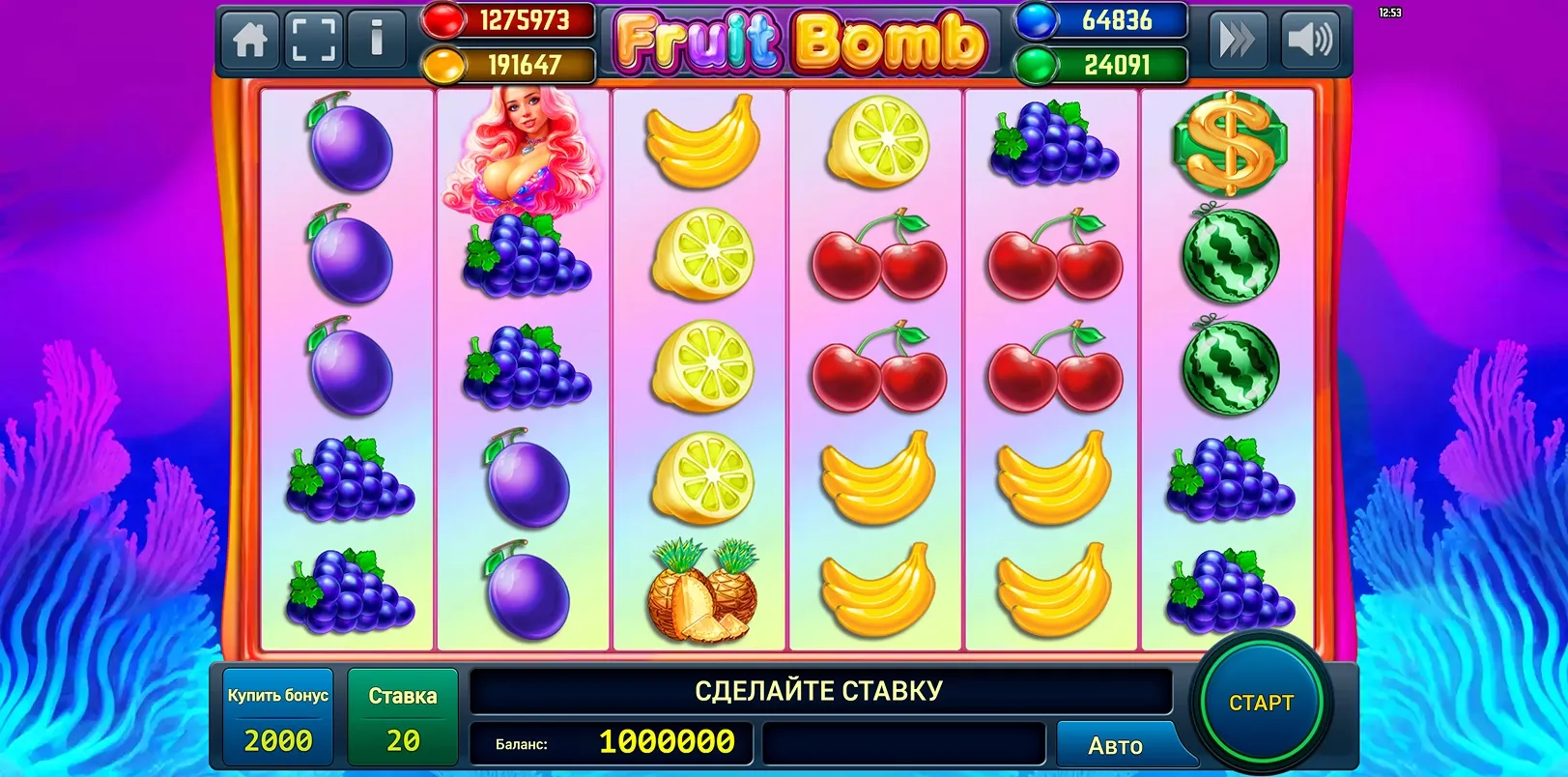1568x777 pixels.
Task: Click the blue jackpot counter showing 64836
Action: (1101, 21)
